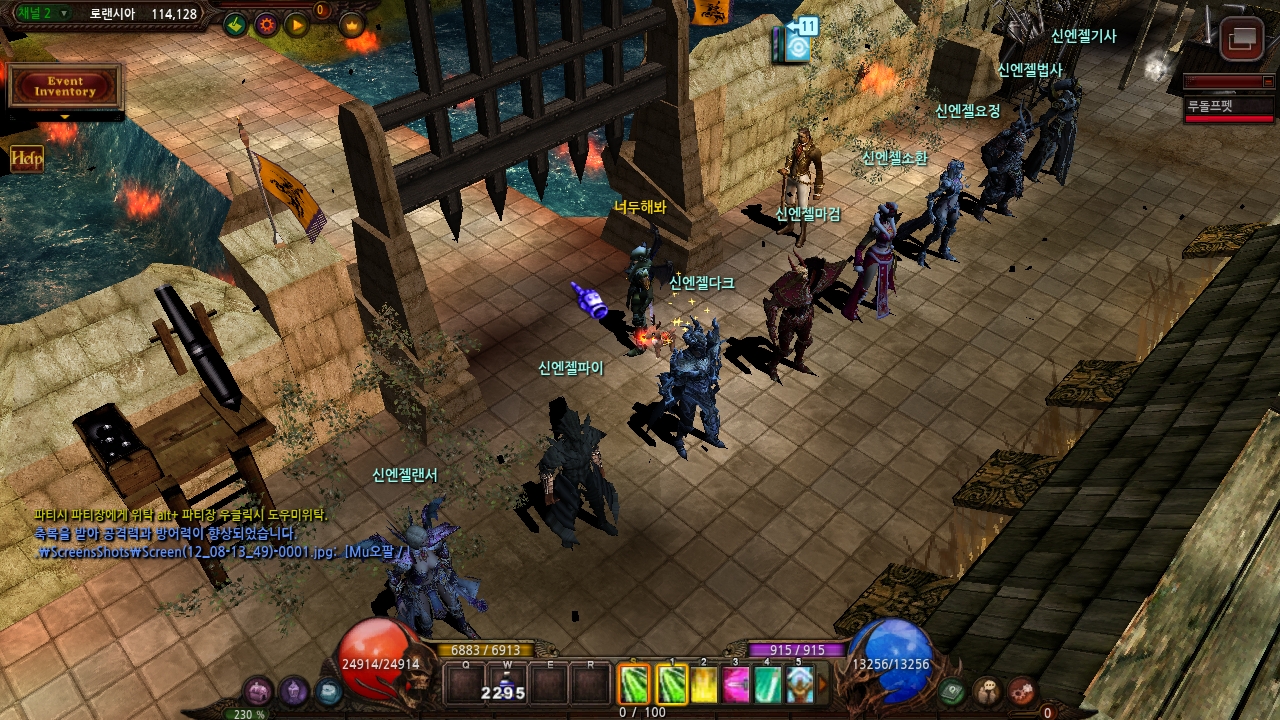Select the crown icon button
Viewport: 1280px width, 720px height.
[351, 25]
